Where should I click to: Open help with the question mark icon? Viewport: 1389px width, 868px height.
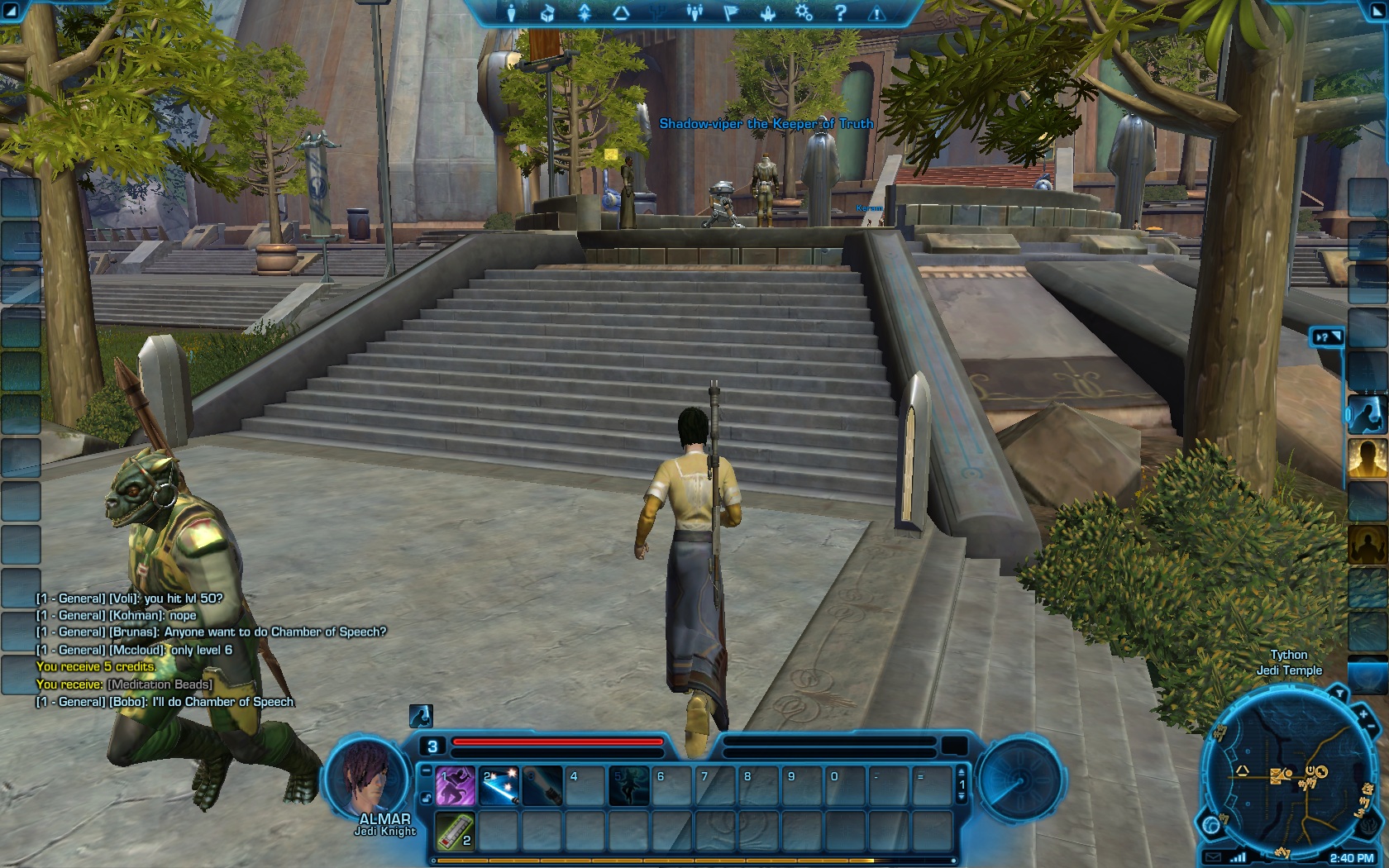840,12
